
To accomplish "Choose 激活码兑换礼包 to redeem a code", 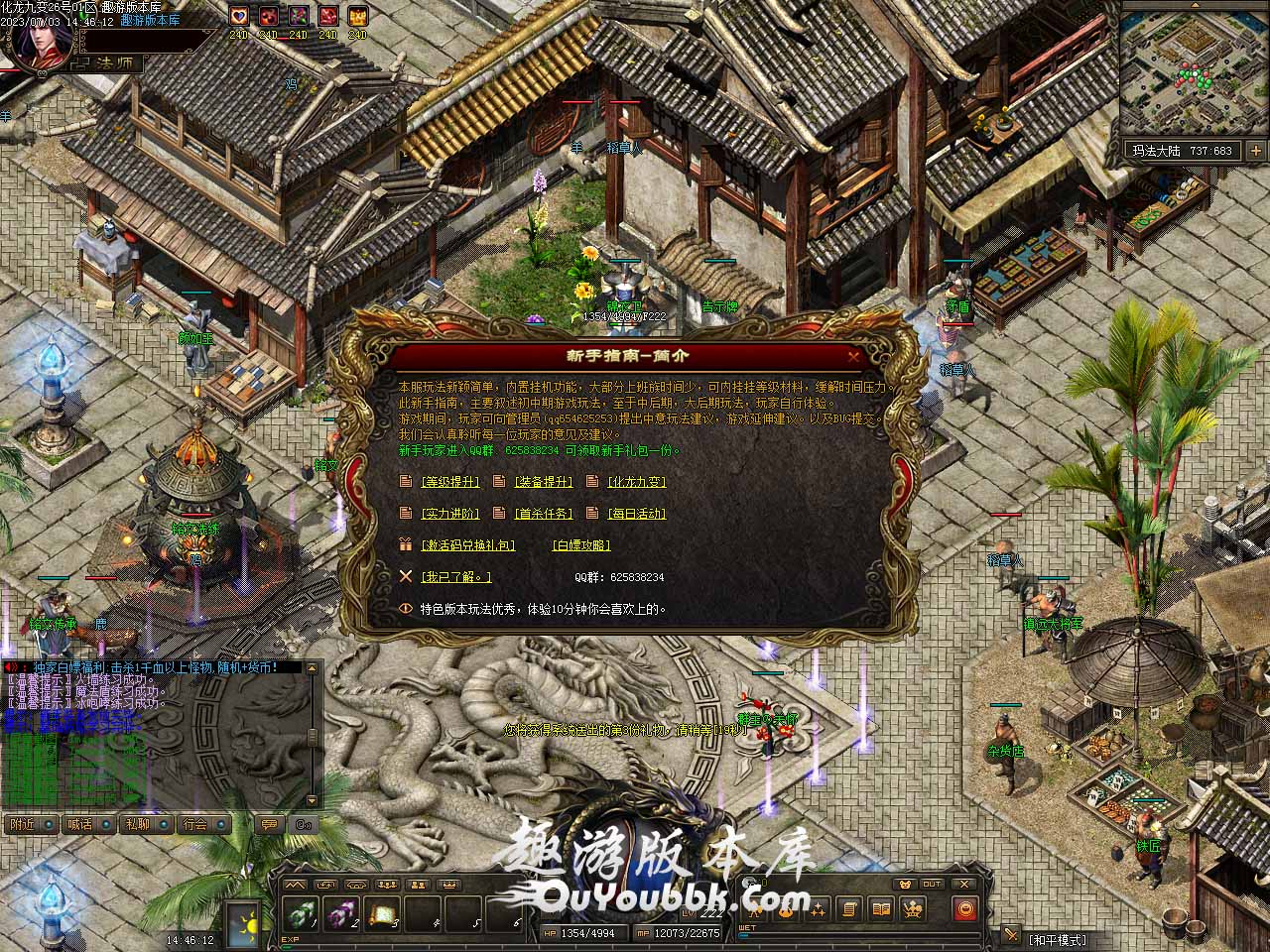I will (468, 545).
